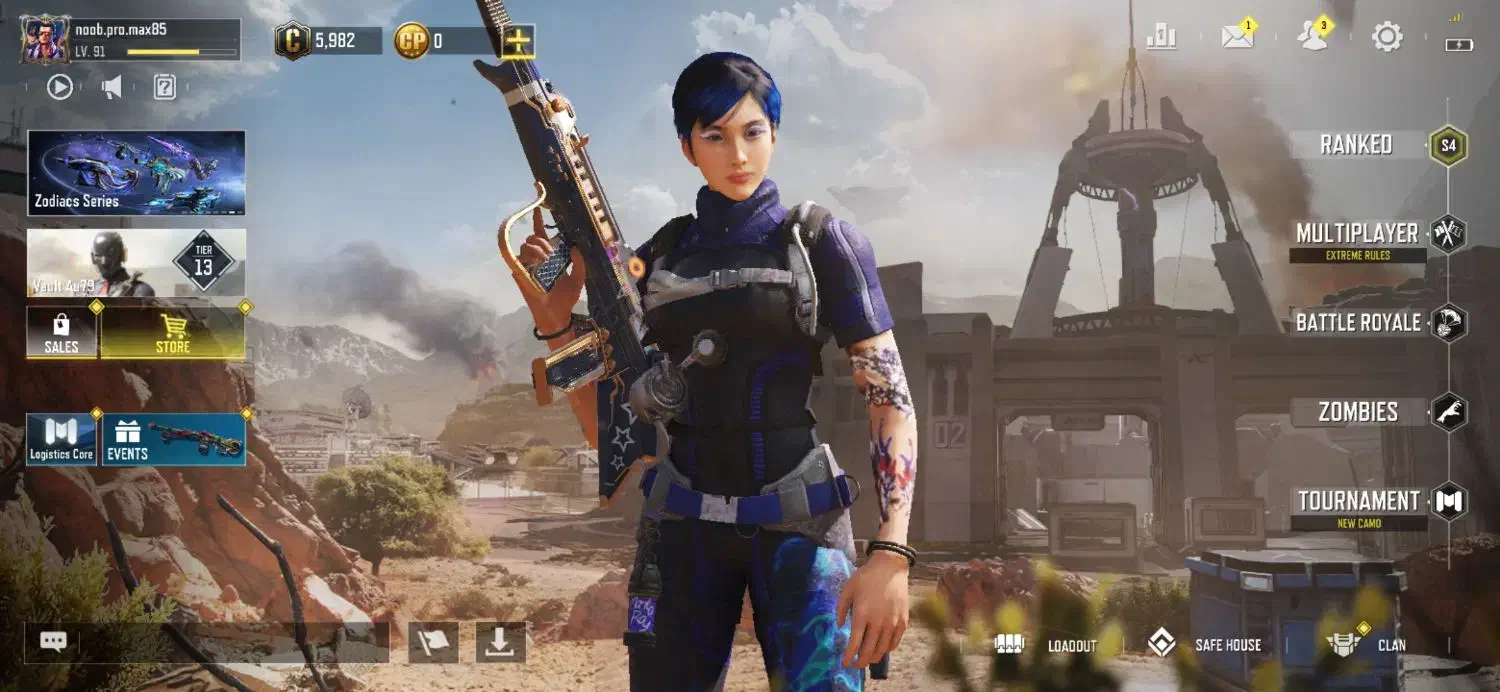Select Battle Royale mode
Image resolution: width=1500 pixels, height=692 pixels.
[x=1358, y=323]
